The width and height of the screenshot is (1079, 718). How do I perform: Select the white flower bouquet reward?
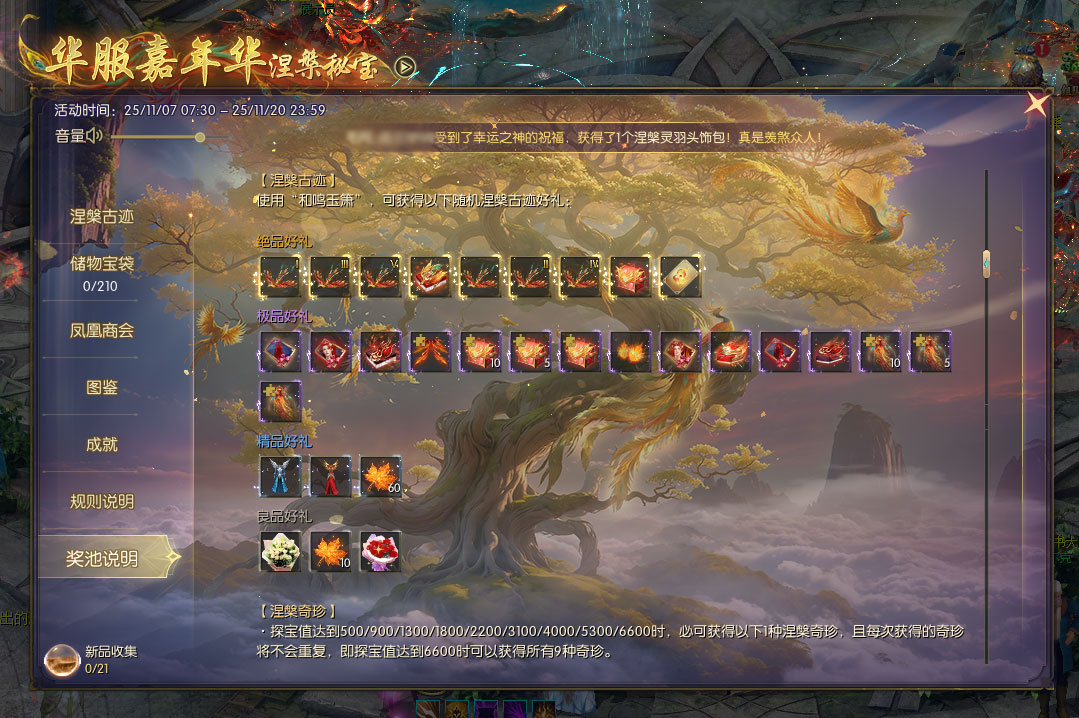[280, 551]
